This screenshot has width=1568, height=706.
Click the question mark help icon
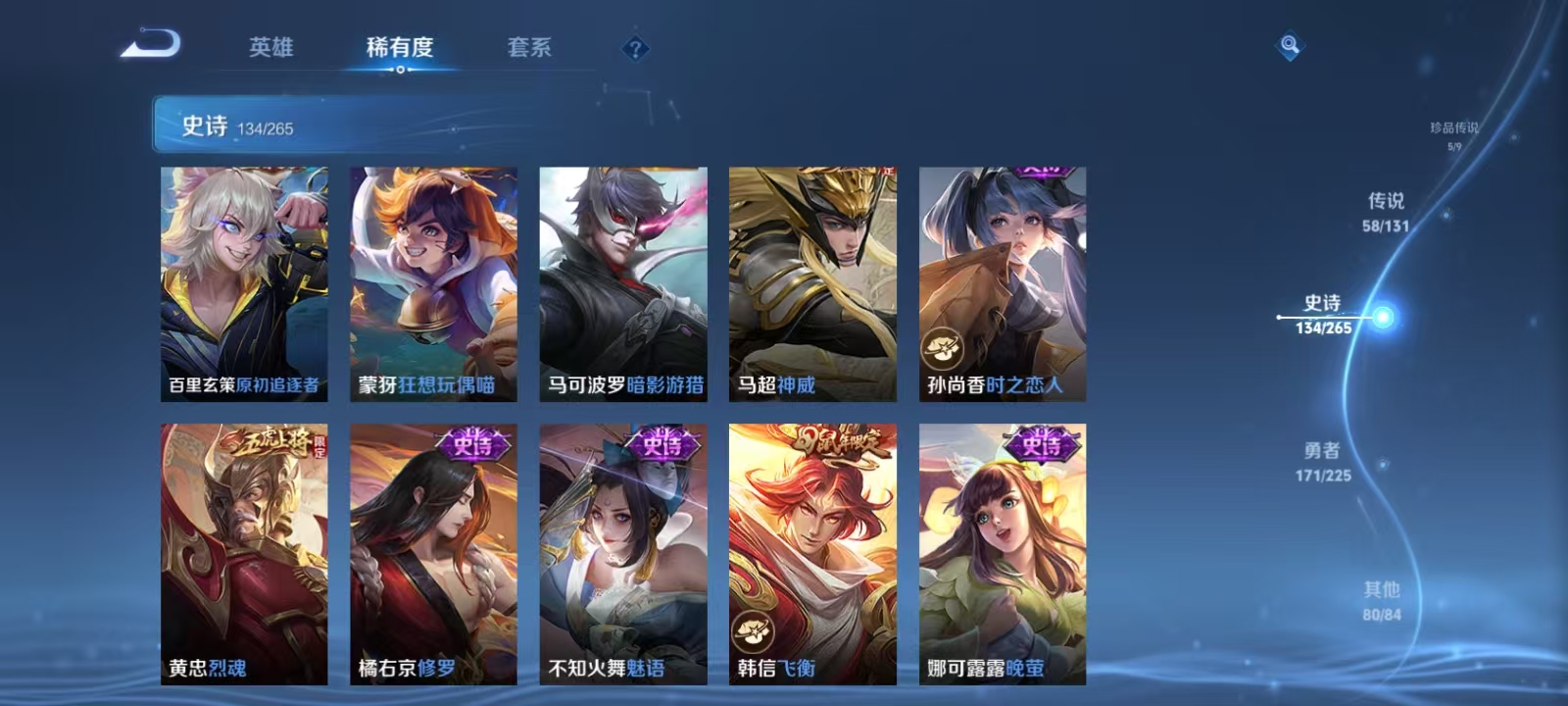click(637, 49)
